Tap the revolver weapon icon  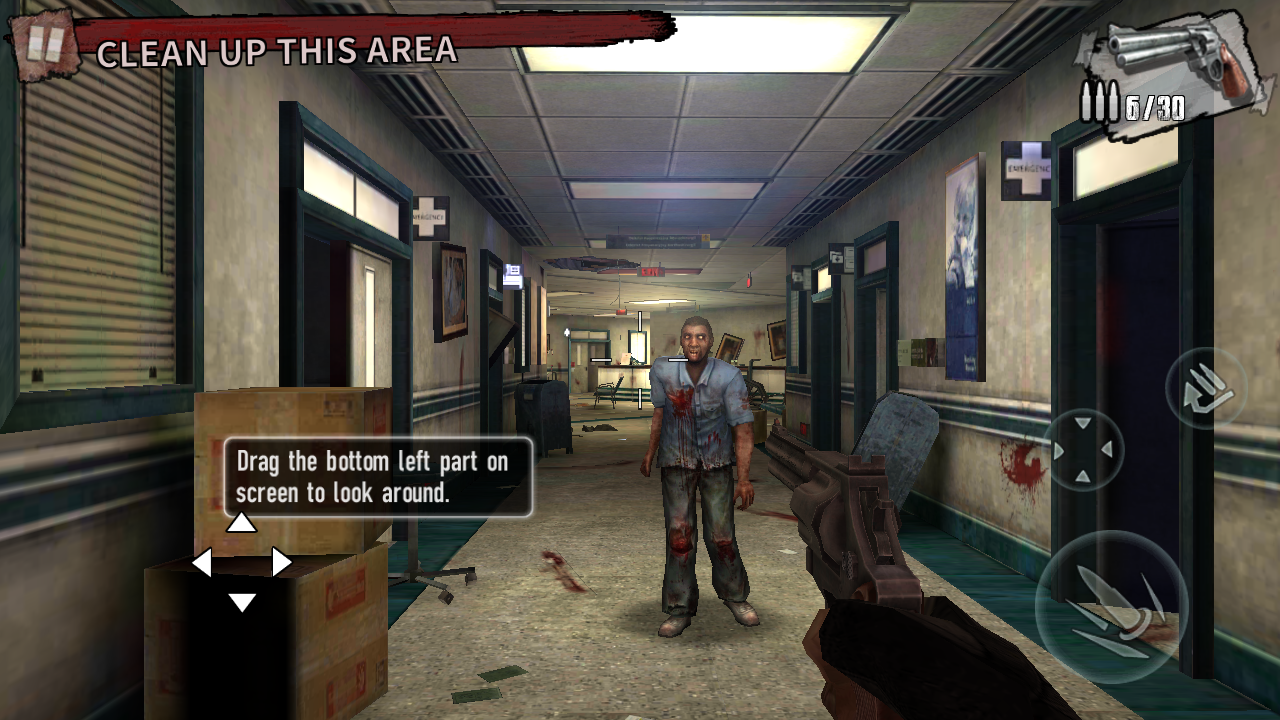click(x=1180, y=55)
